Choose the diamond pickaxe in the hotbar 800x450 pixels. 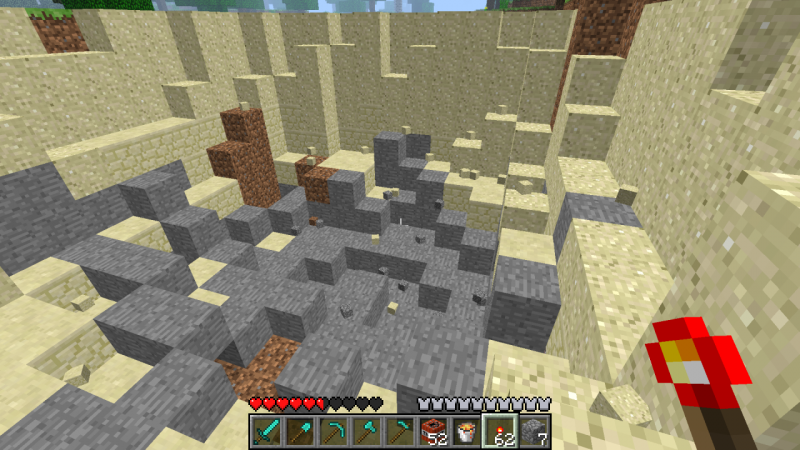tap(332, 432)
